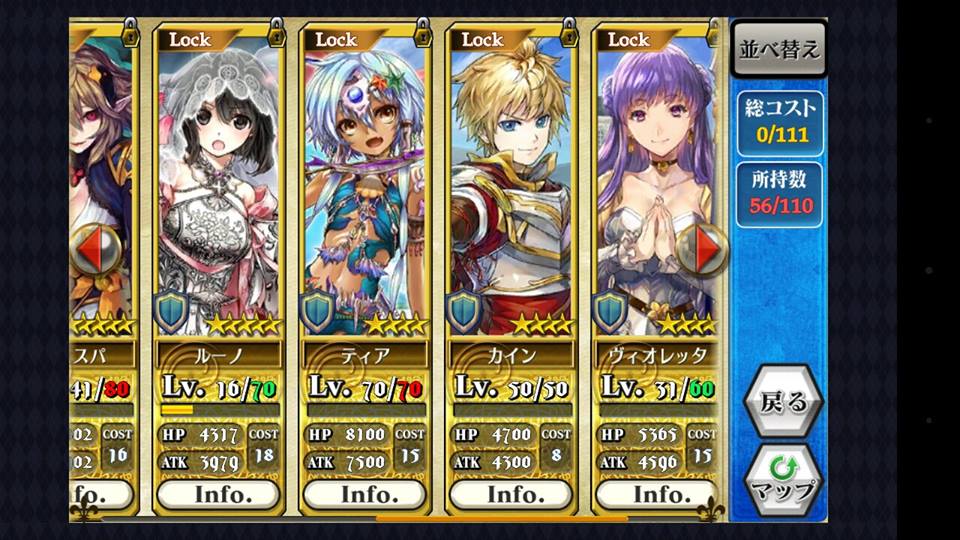Open the マップ map button
Screen dimensions: 960x540
click(x=783, y=479)
